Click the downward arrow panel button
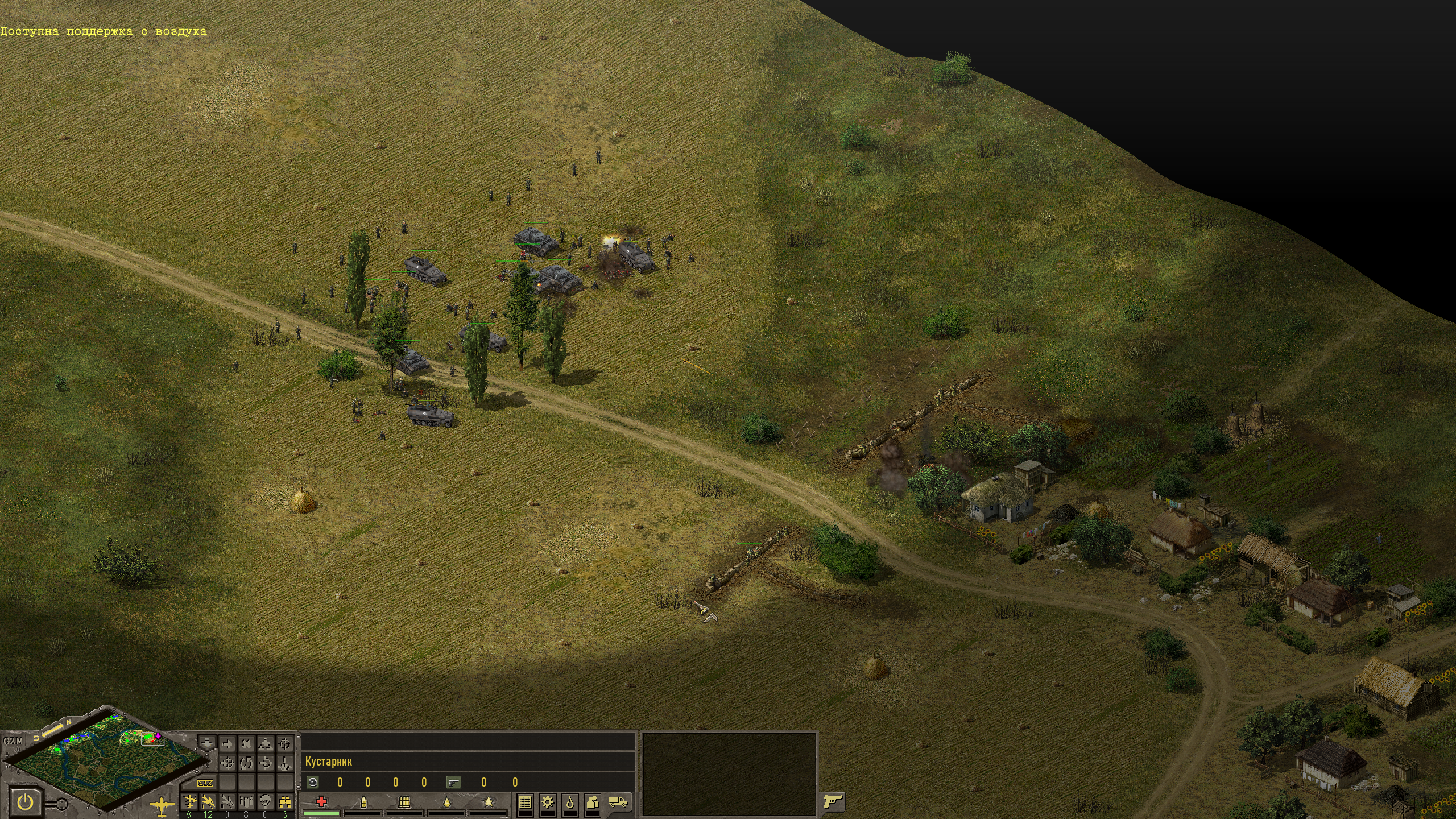The image size is (1456, 819). pyautogui.click(x=208, y=743)
